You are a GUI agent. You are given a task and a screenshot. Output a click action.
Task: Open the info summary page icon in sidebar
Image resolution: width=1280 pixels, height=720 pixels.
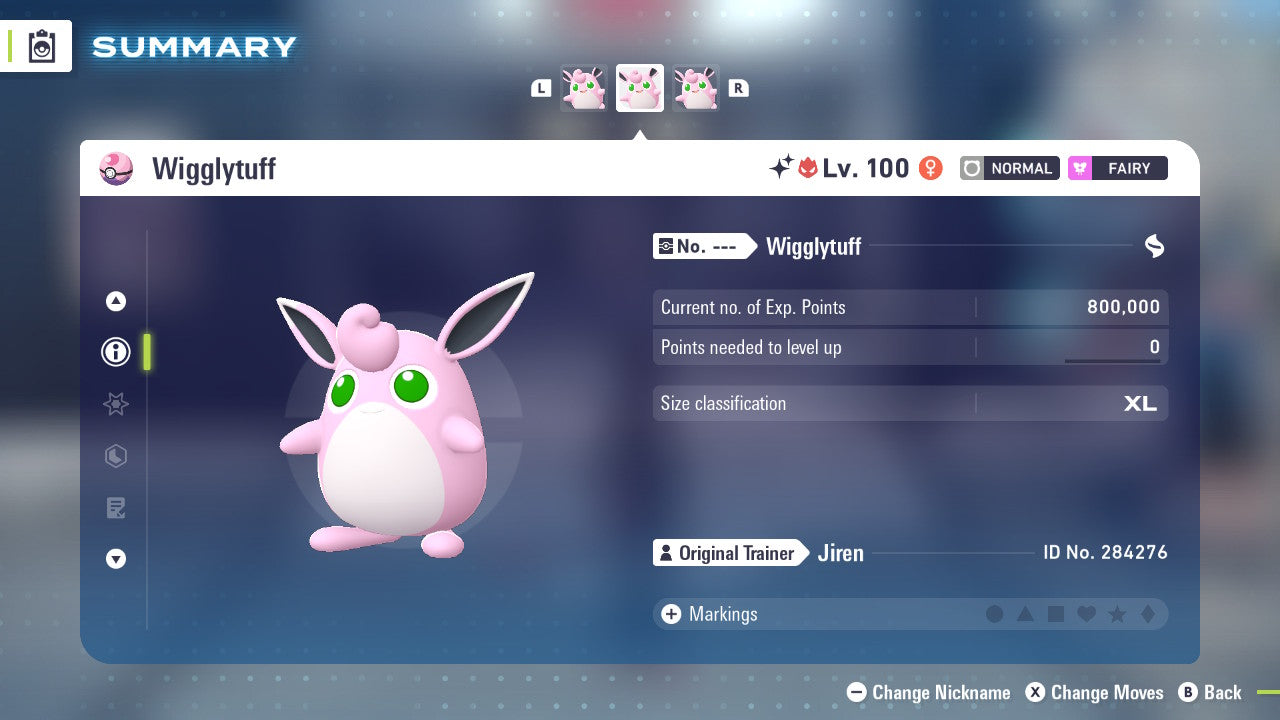[116, 352]
